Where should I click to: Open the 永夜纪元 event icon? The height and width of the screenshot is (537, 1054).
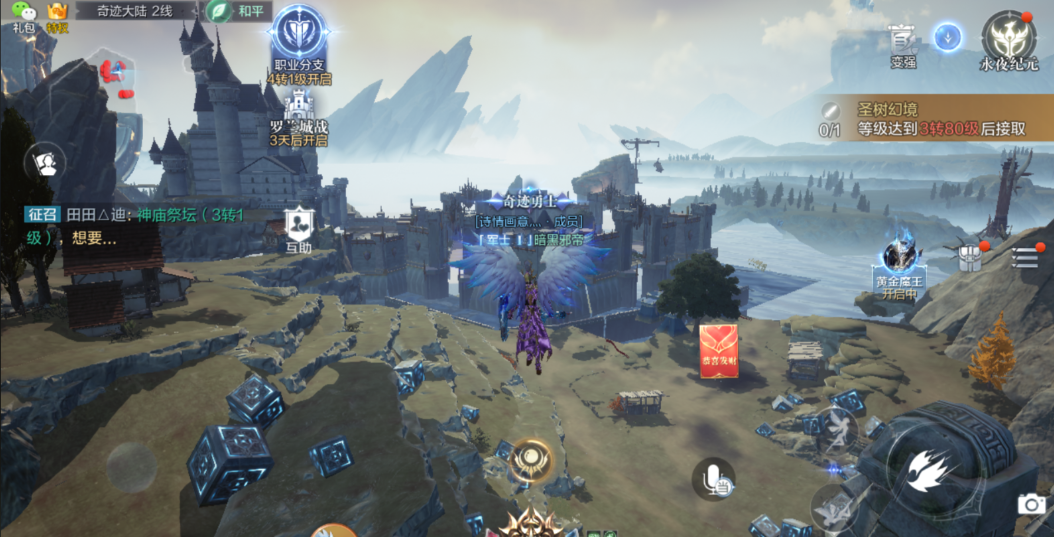[1008, 41]
